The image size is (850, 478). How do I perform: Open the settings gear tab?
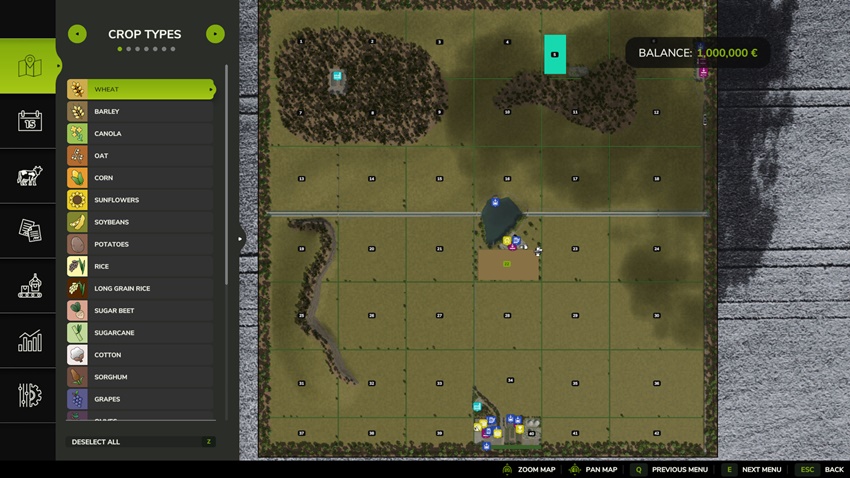point(29,395)
